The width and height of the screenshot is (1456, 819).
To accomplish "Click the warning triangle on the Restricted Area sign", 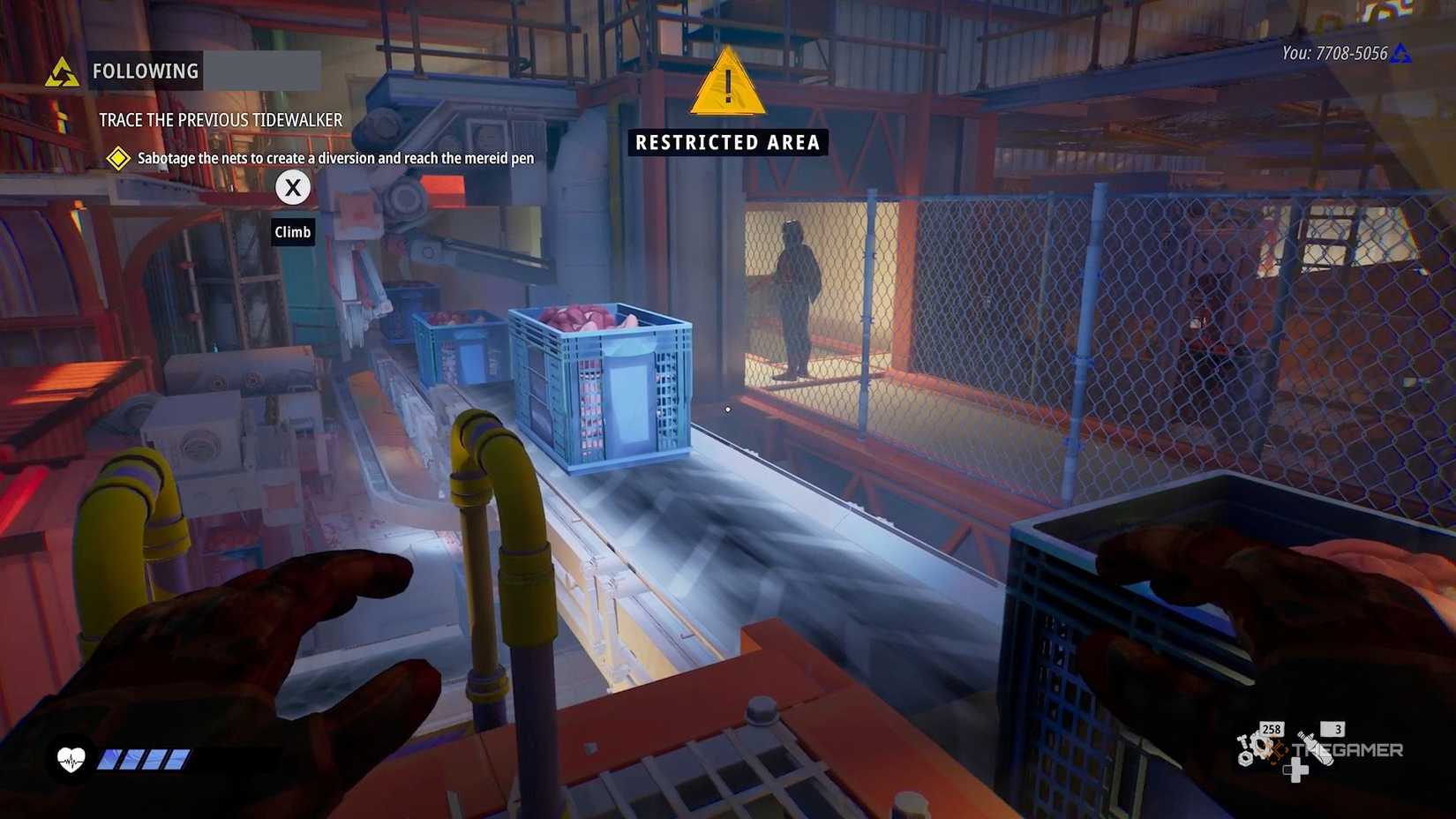I will [x=726, y=87].
